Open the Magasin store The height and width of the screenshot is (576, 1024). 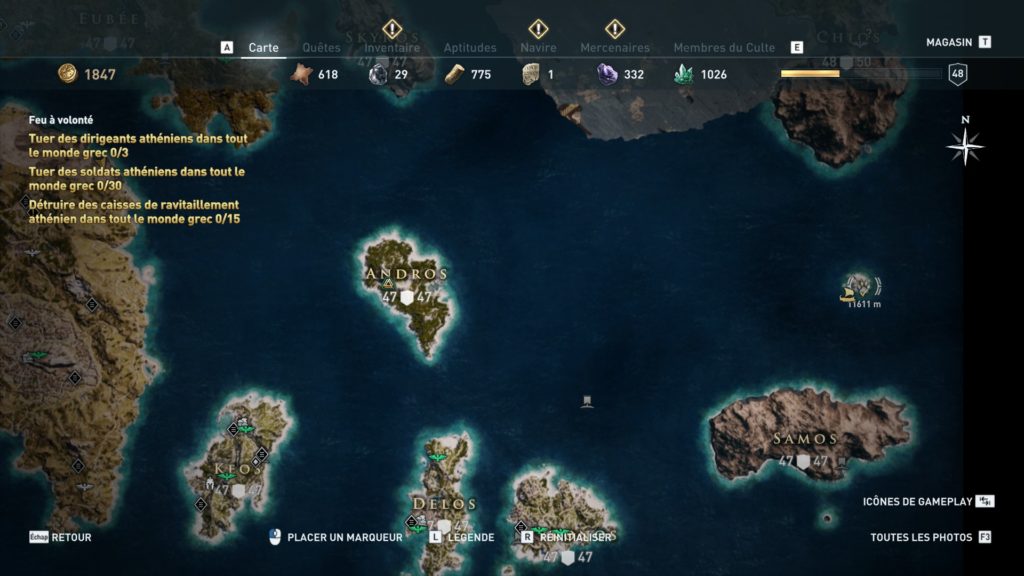coord(950,42)
